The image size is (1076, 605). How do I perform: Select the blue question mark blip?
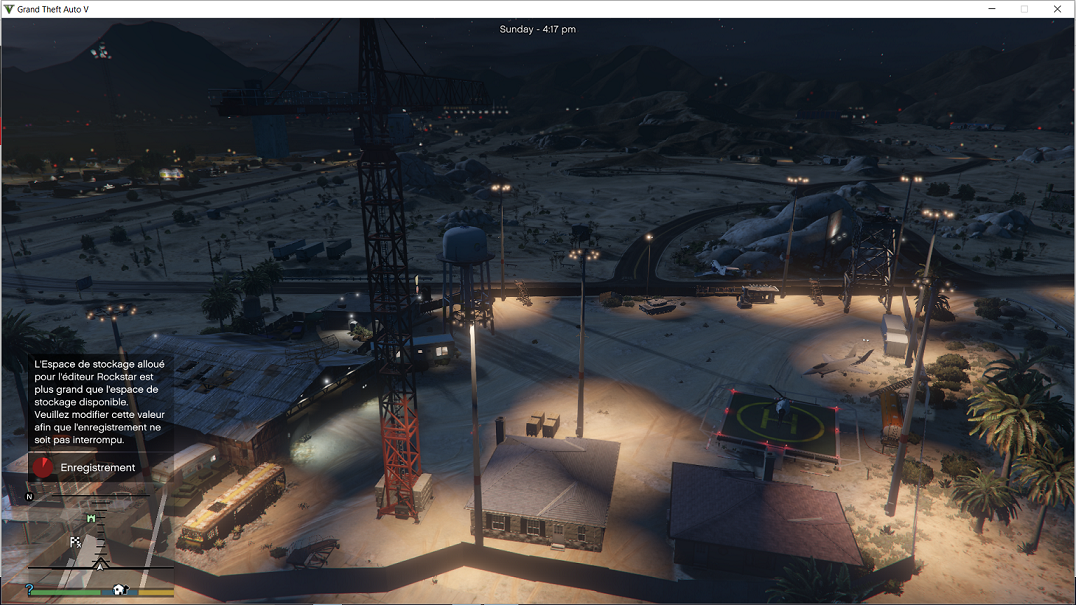coord(30,590)
